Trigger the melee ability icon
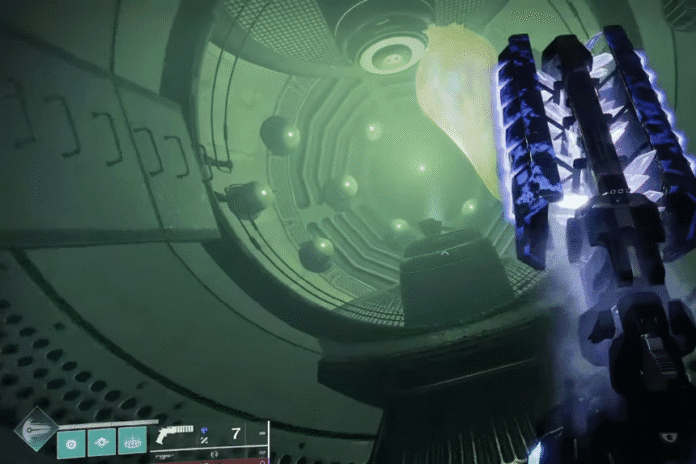 point(102,441)
